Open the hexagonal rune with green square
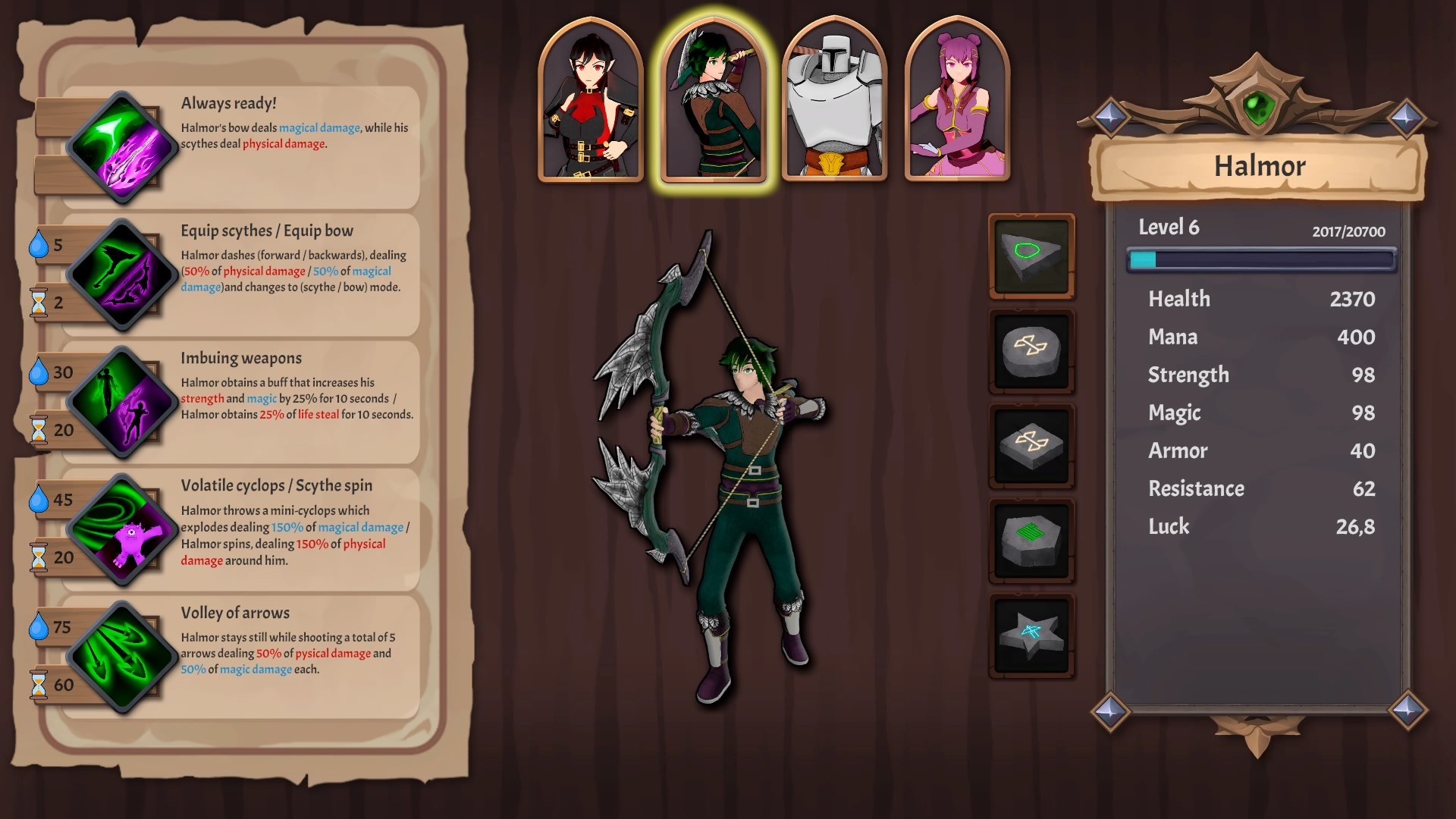Screen dimensions: 1456x819 click(1031, 540)
